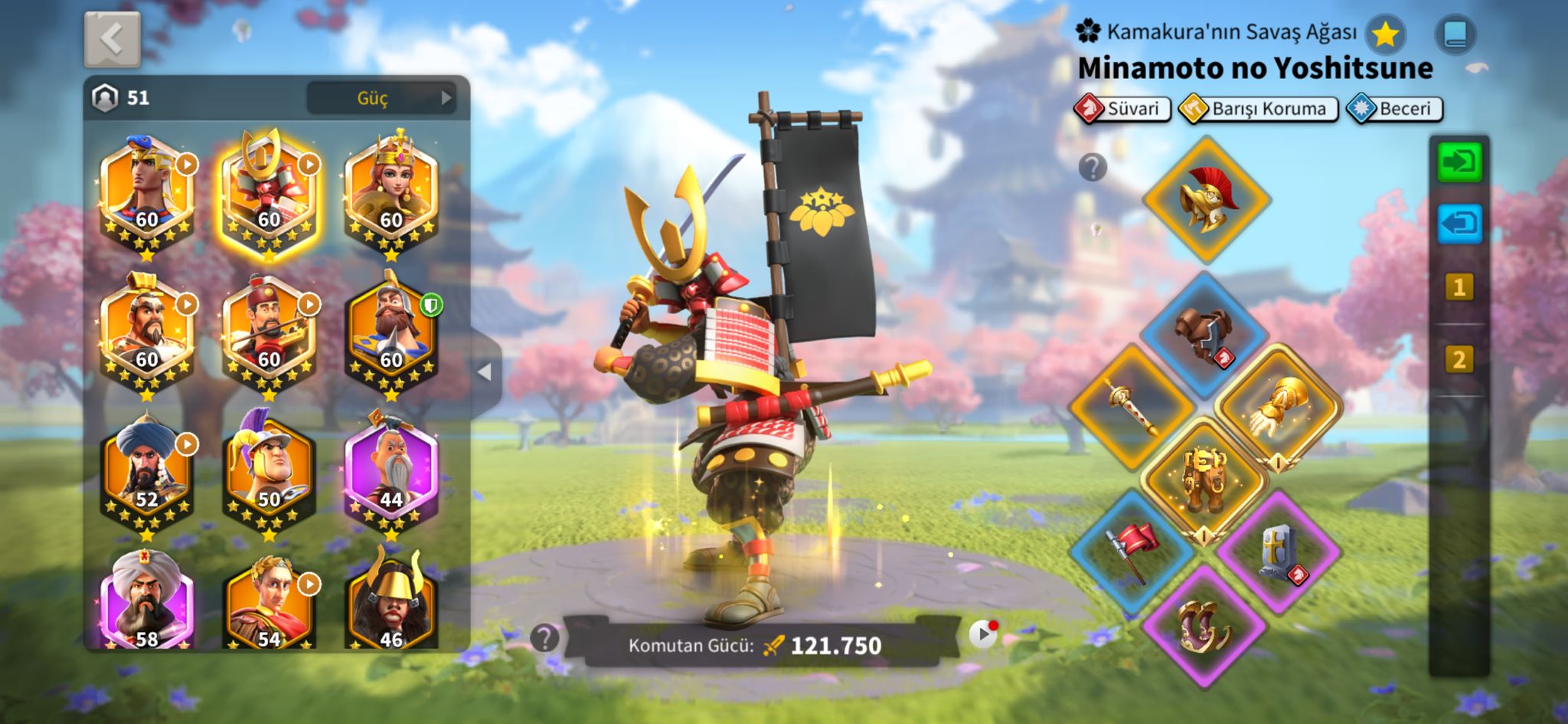The width and height of the screenshot is (1568, 724).
Task: Open the red flag accessory slot
Action: pos(1132,549)
